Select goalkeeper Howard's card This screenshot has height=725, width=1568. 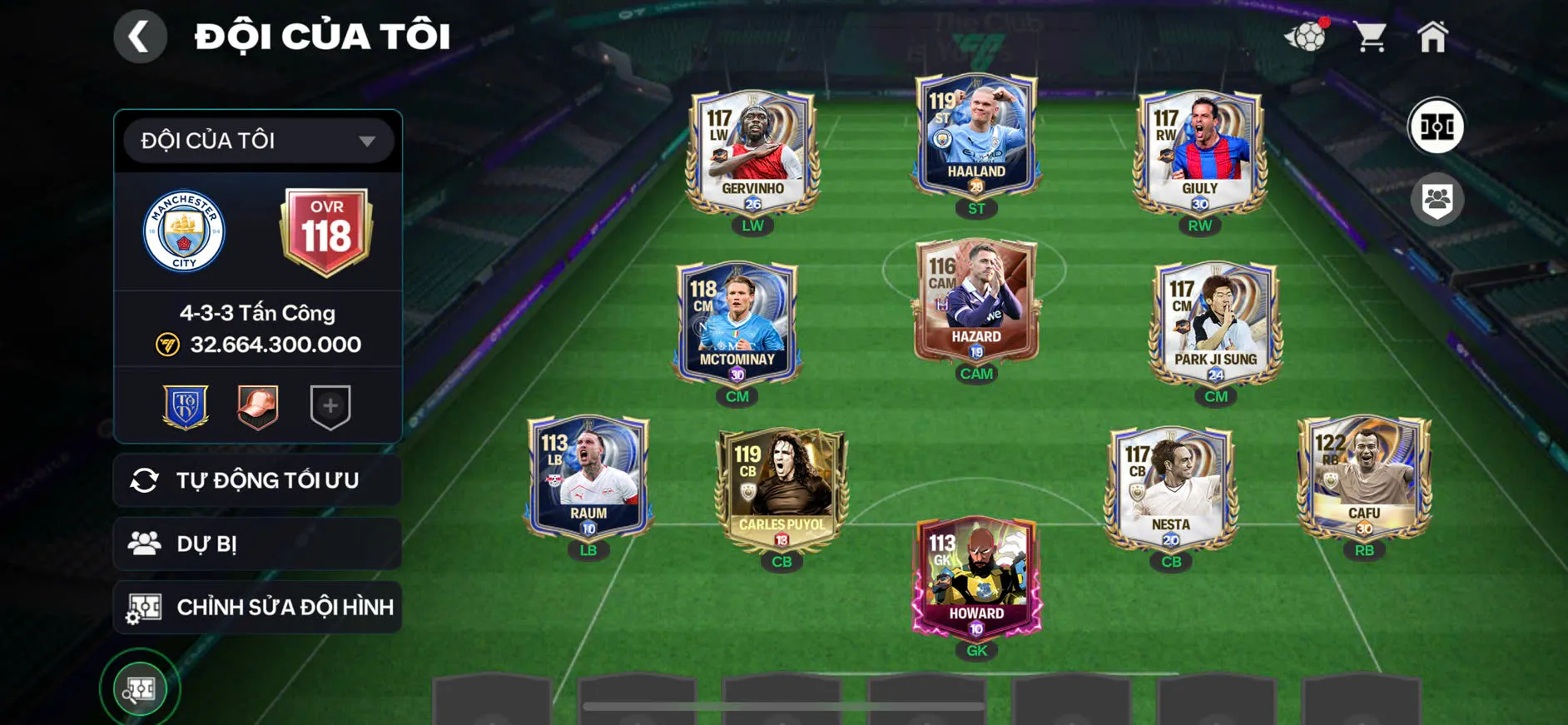(976, 577)
